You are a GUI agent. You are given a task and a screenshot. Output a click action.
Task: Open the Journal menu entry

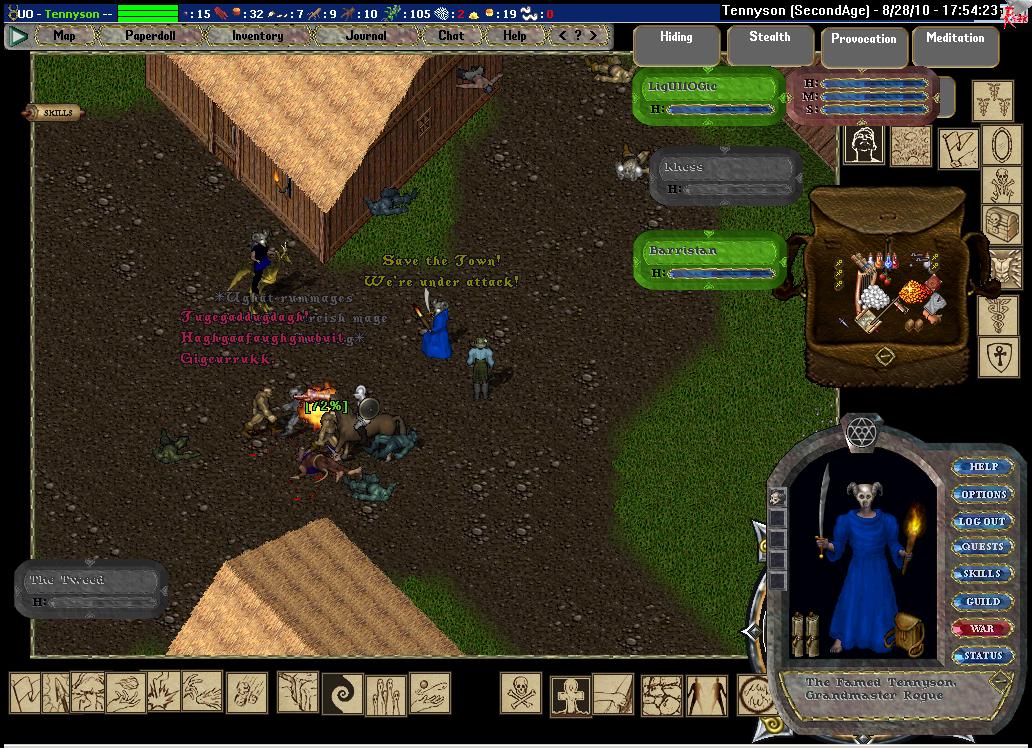(x=365, y=35)
